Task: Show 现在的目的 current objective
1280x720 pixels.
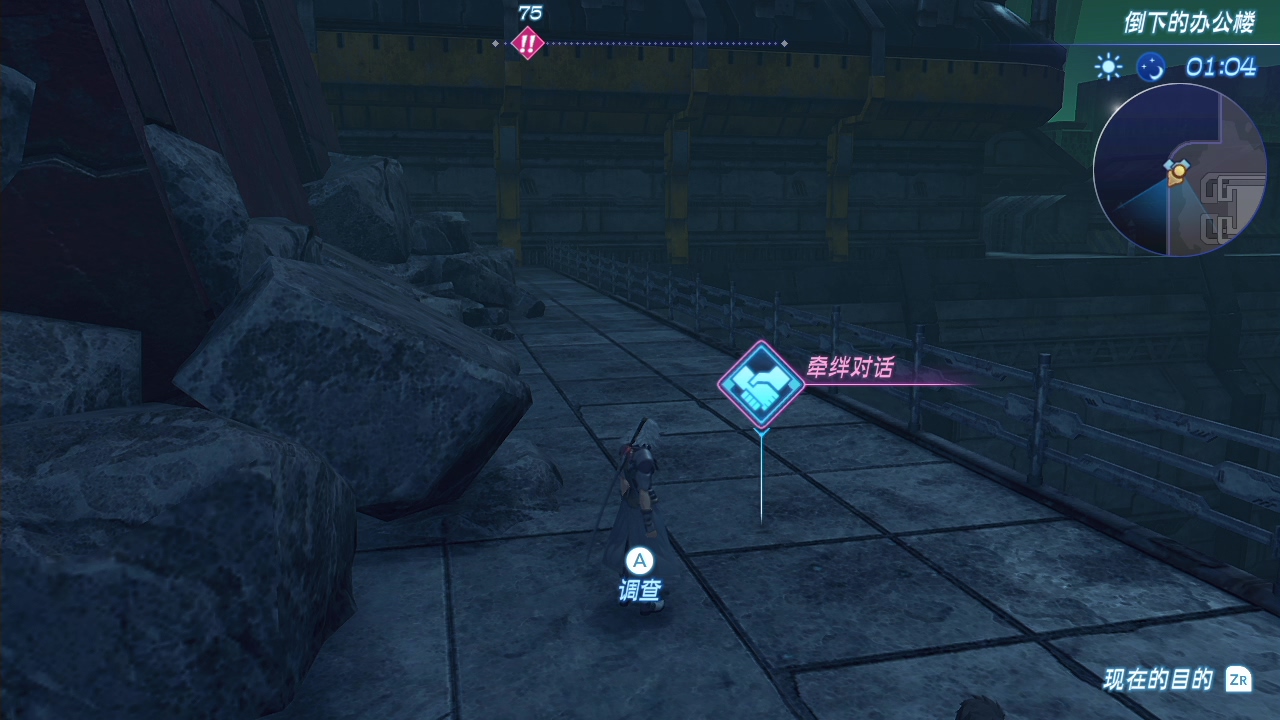Action: pyautogui.click(x=1177, y=680)
